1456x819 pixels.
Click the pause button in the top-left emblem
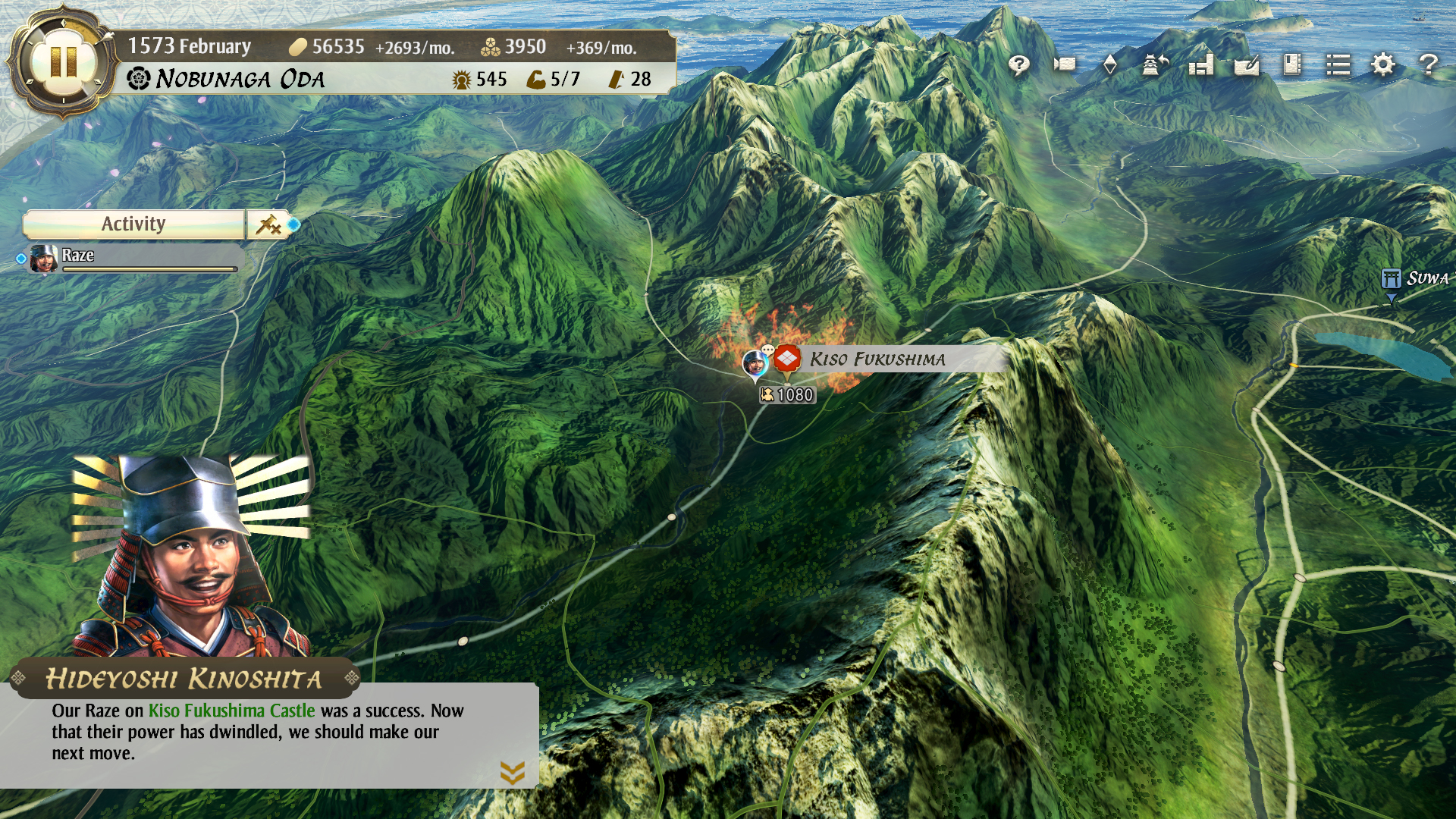click(63, 61)
